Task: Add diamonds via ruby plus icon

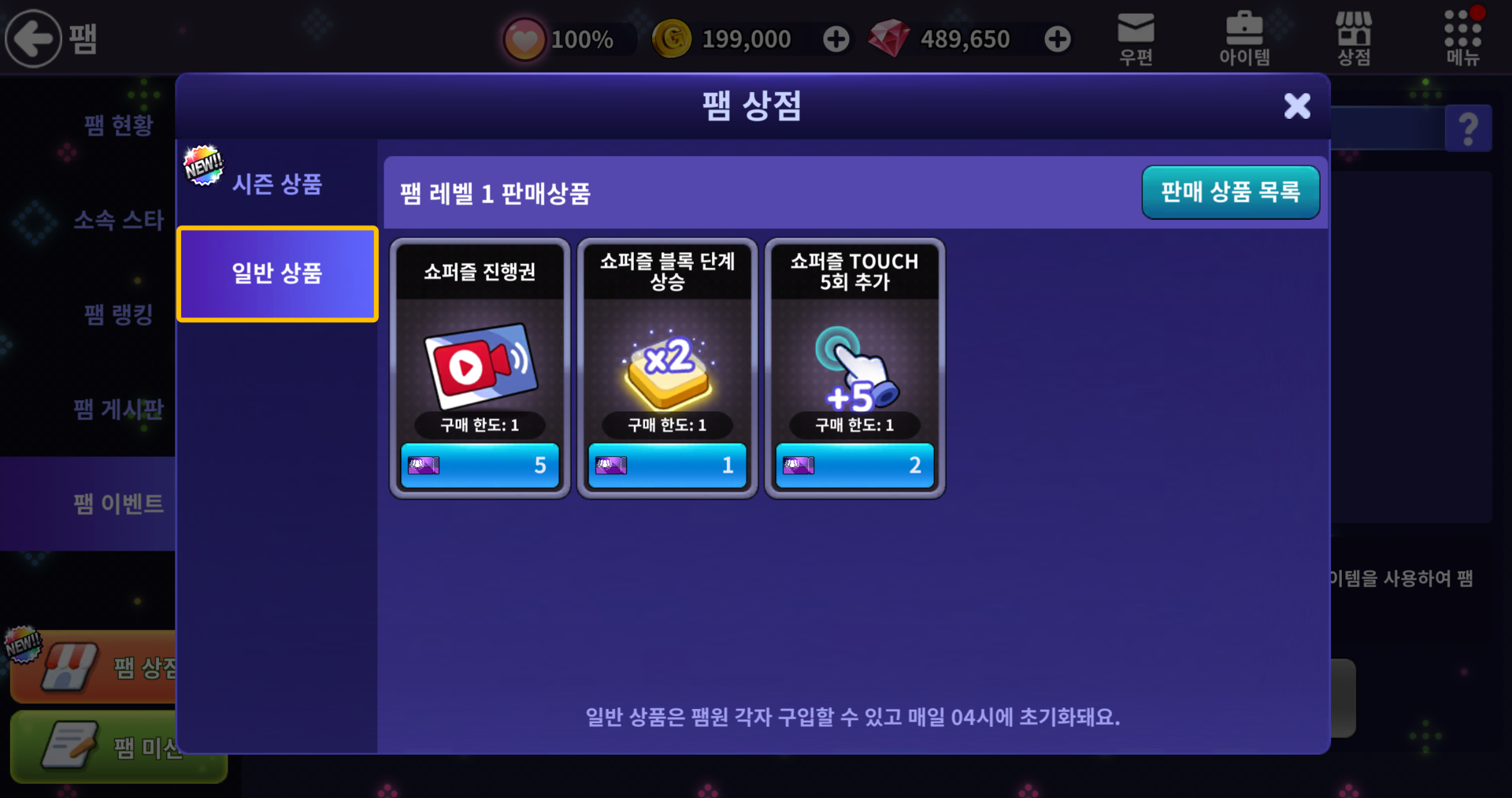Action: (x=1057, y=38)
